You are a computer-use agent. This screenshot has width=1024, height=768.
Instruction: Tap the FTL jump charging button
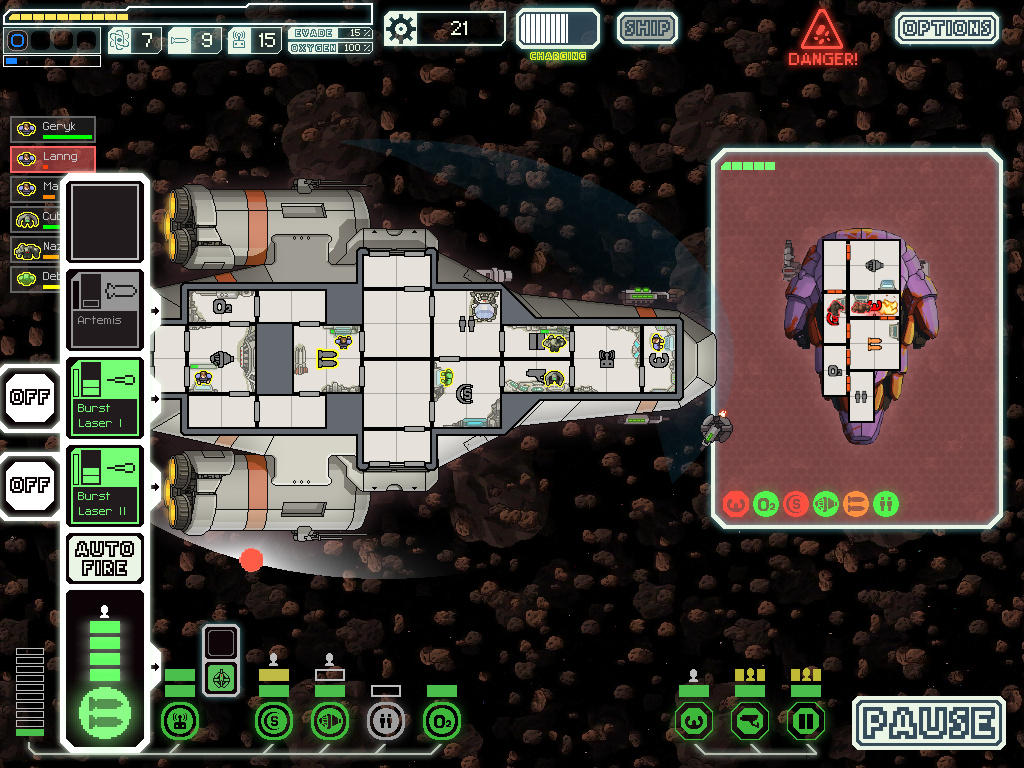[557, 28]
